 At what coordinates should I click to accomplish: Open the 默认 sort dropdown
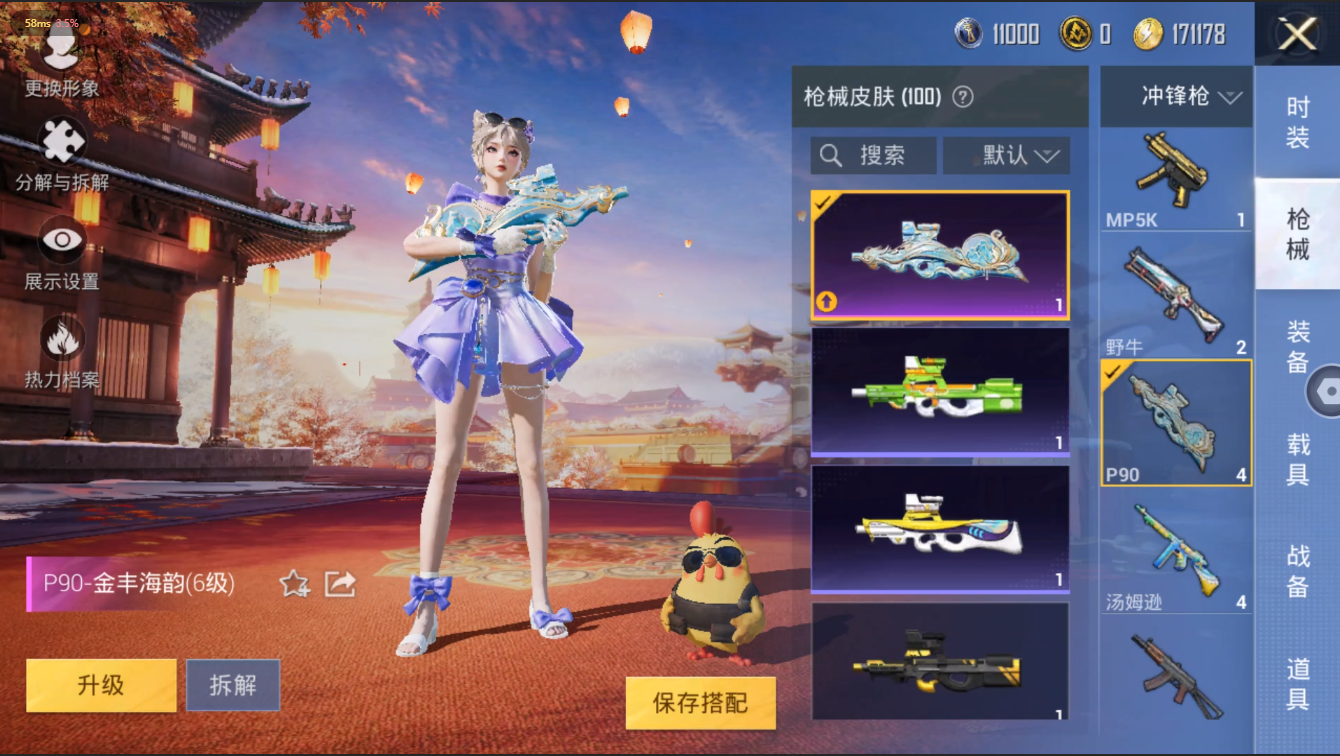click(1007, 156)
